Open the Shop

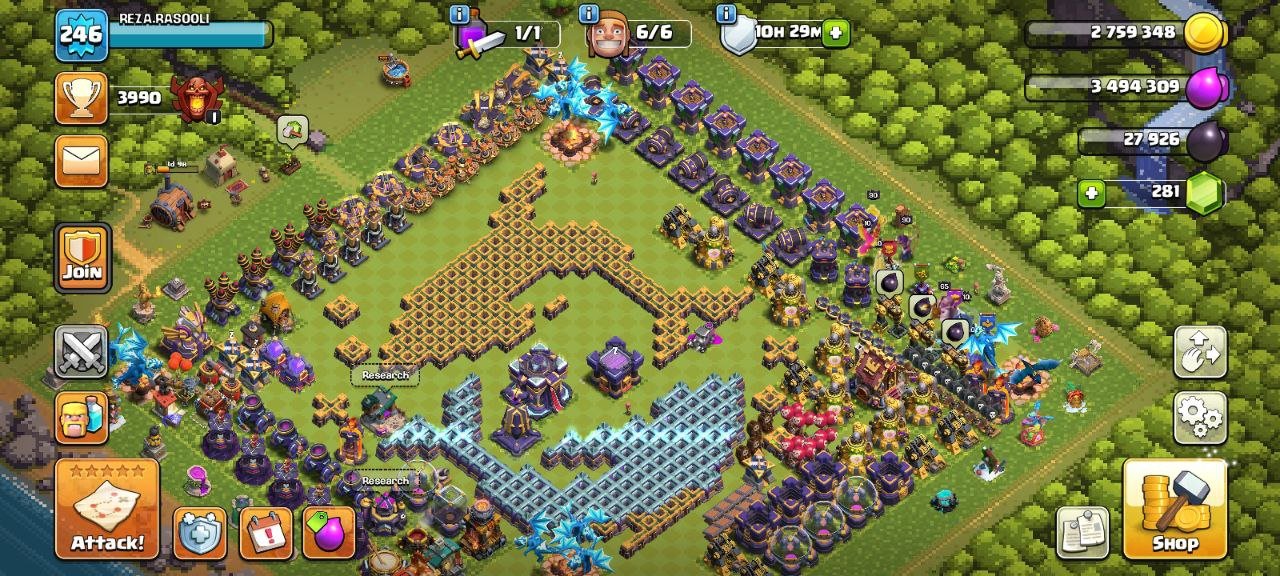[x=1174, y=508]
